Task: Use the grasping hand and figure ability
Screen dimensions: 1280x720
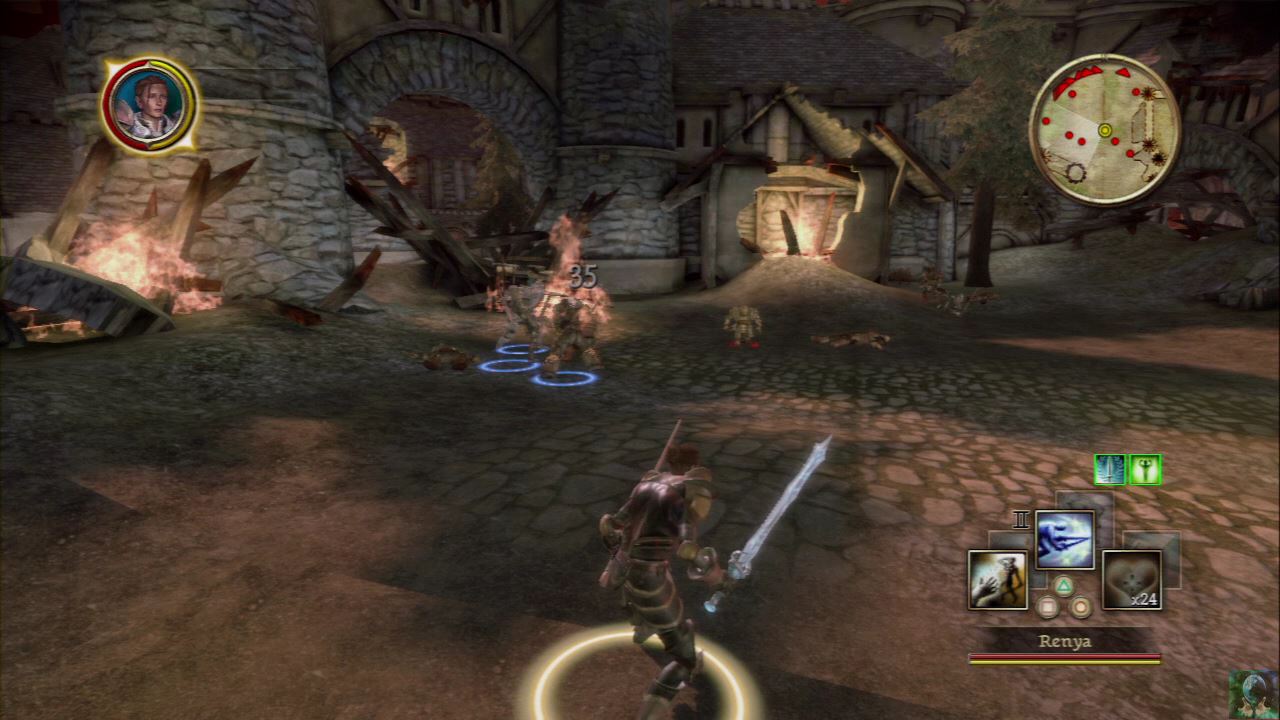Action: [x=997, y=580]
